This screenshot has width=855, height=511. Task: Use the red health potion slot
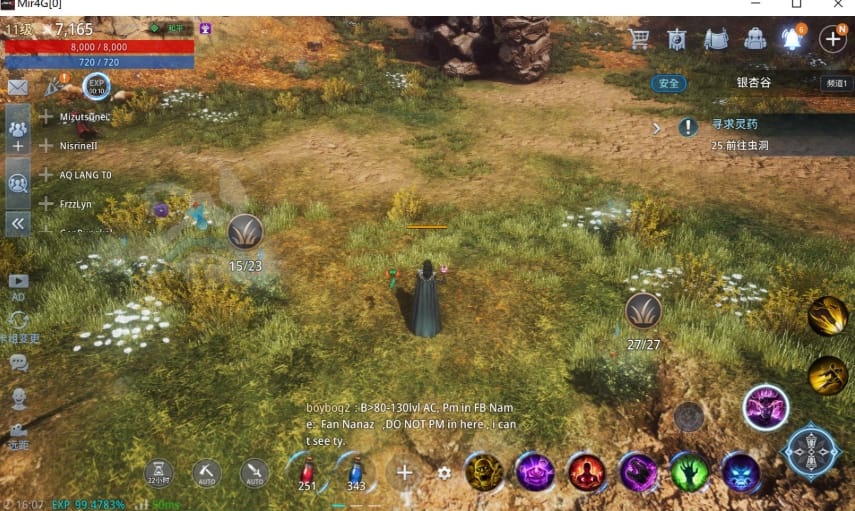tap(307, 471)
